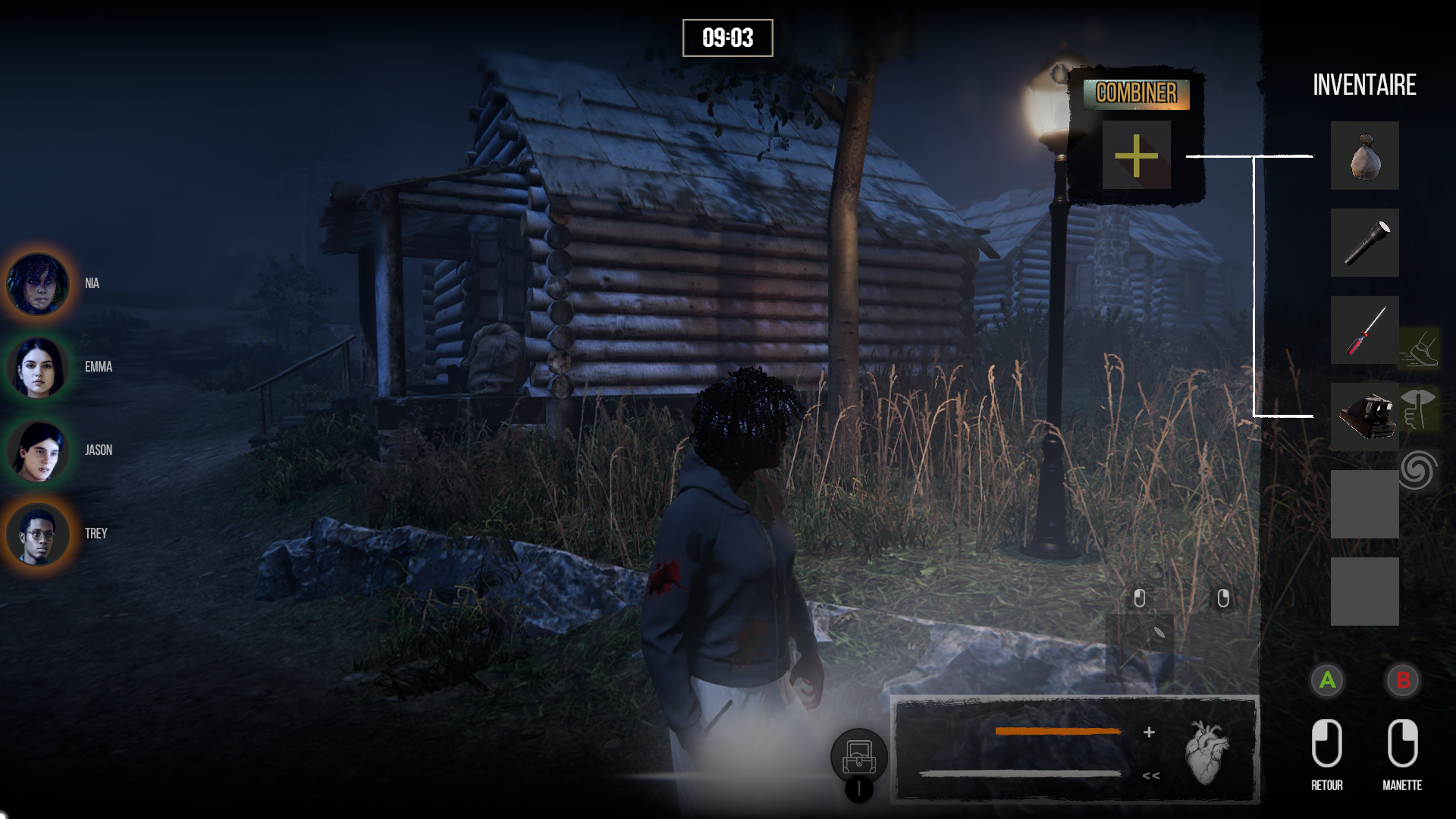Select the instant camera inventory item
The width and height of the screenshot is (1456, 819).
[1364, 416]
